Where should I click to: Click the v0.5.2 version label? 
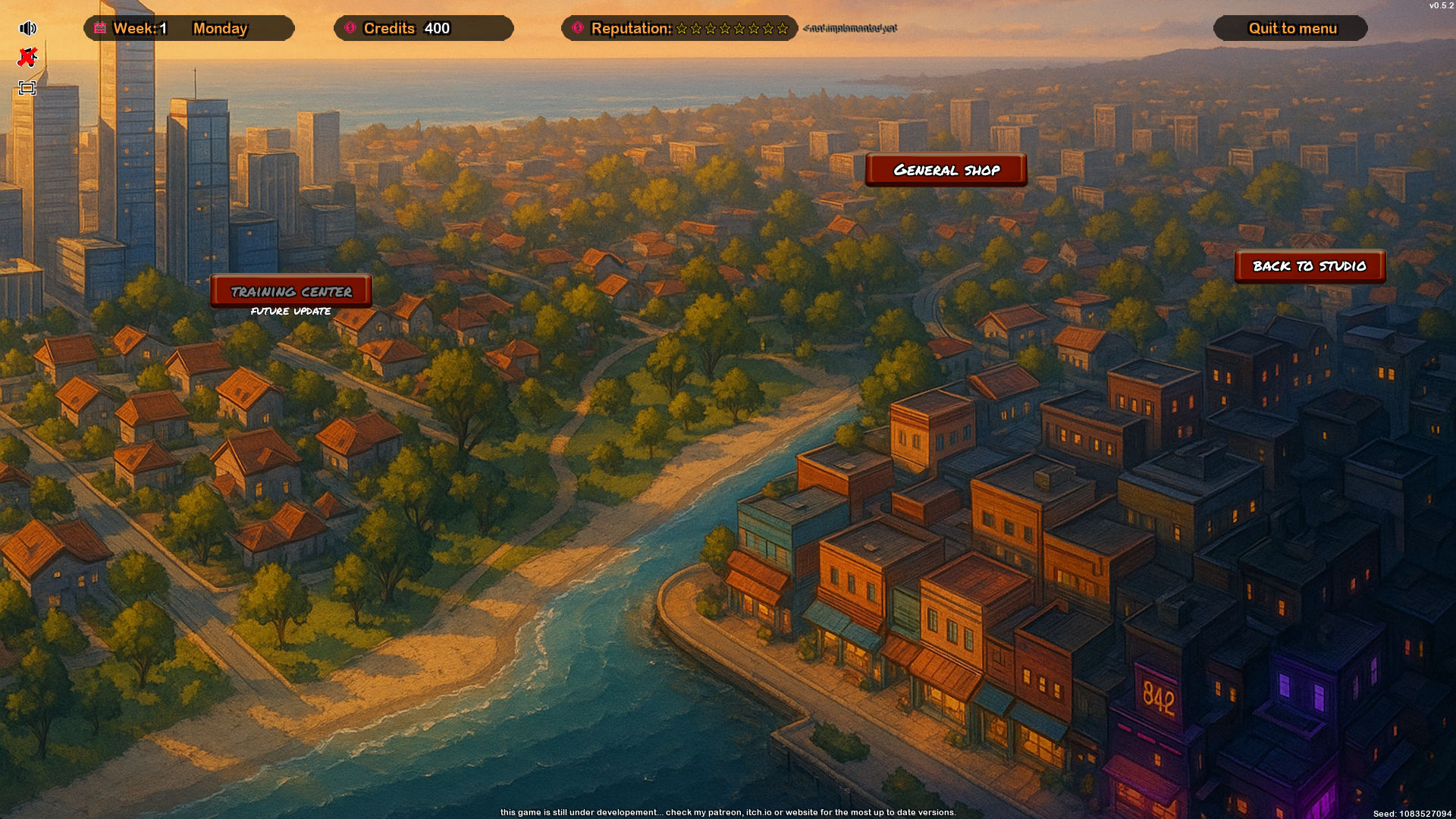click(x=1439, y=7)
